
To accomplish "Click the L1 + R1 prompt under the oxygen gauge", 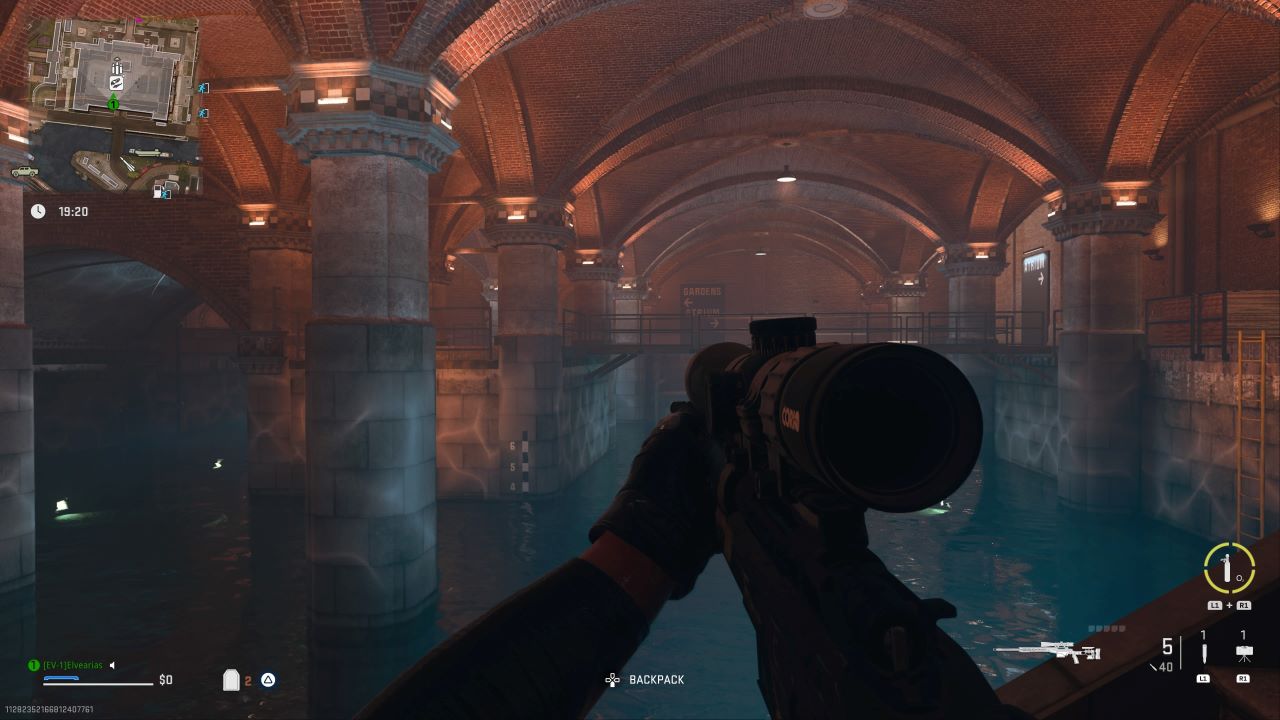I will (x=1228, y=606).
